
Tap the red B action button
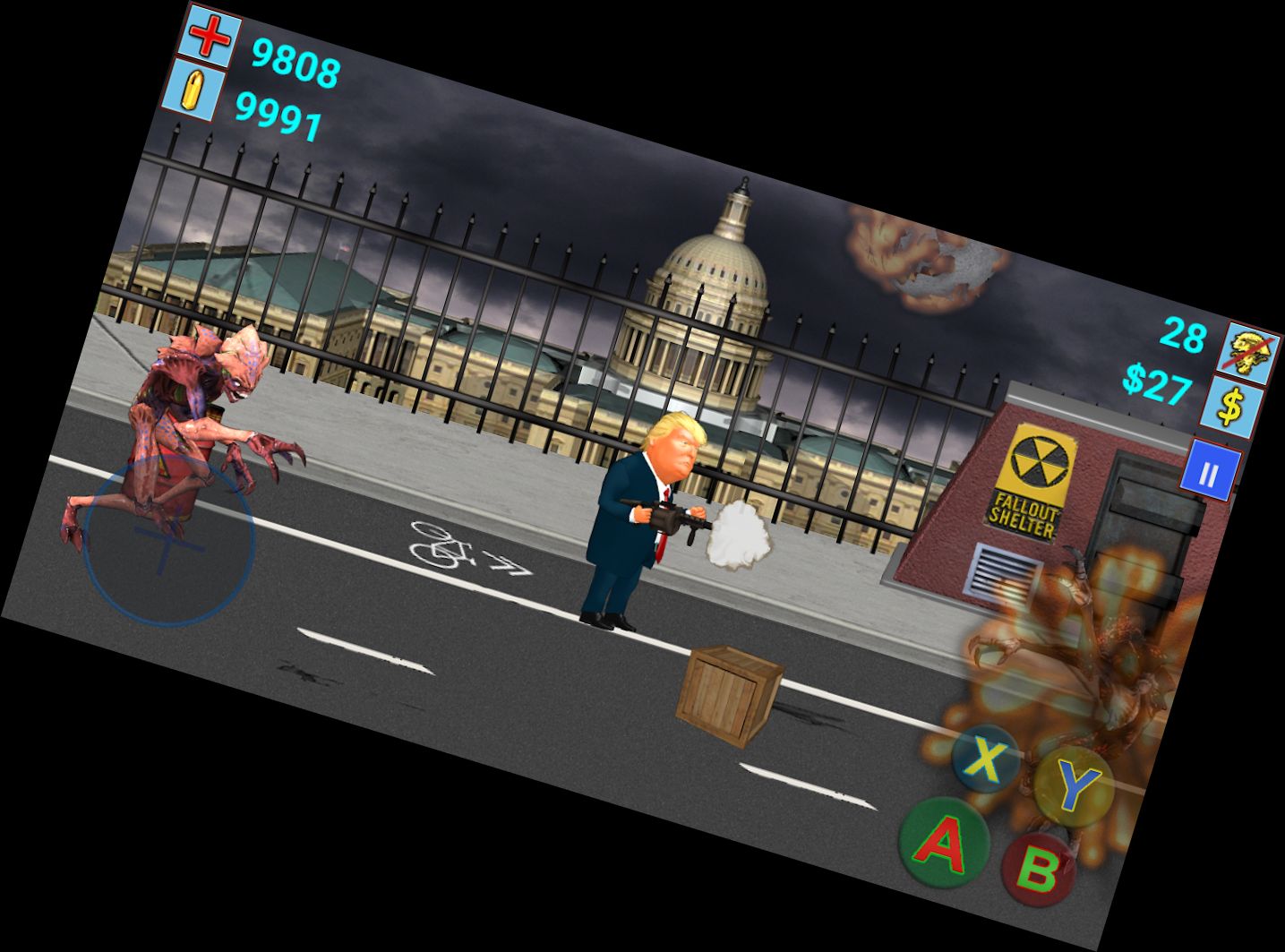1037,869
